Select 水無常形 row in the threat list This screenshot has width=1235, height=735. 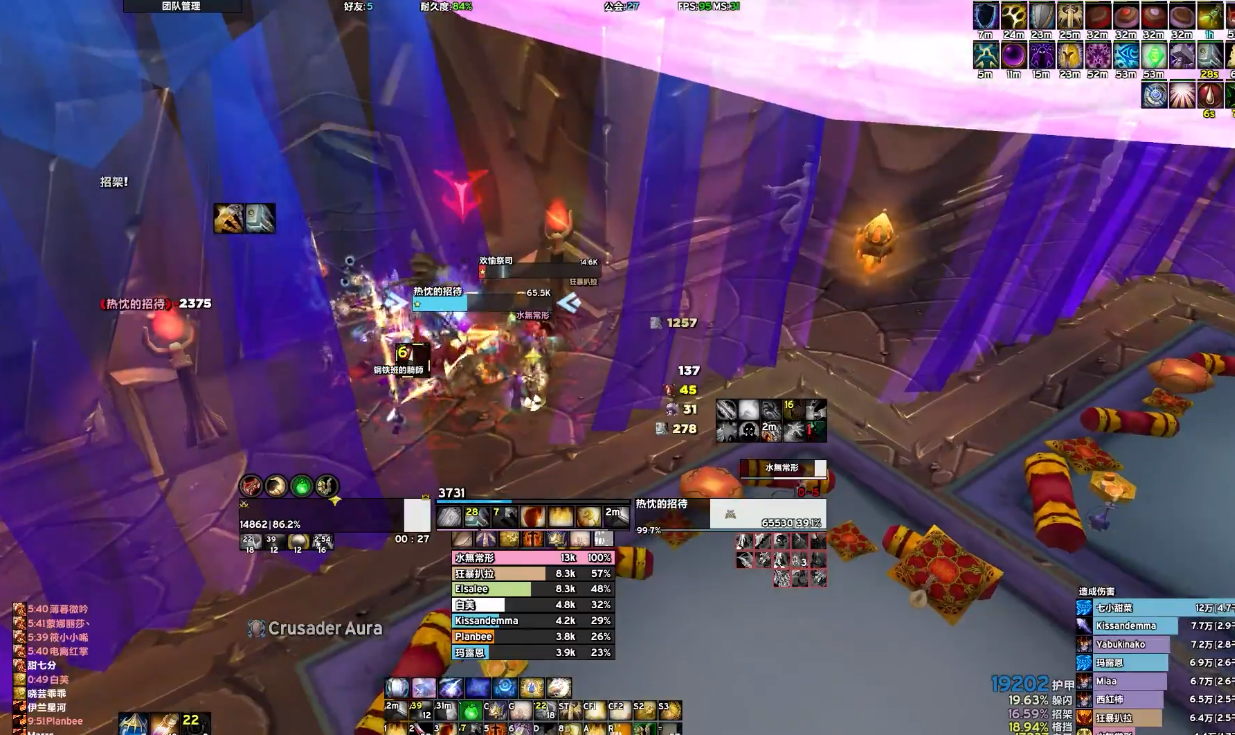(x=532, y=558)
